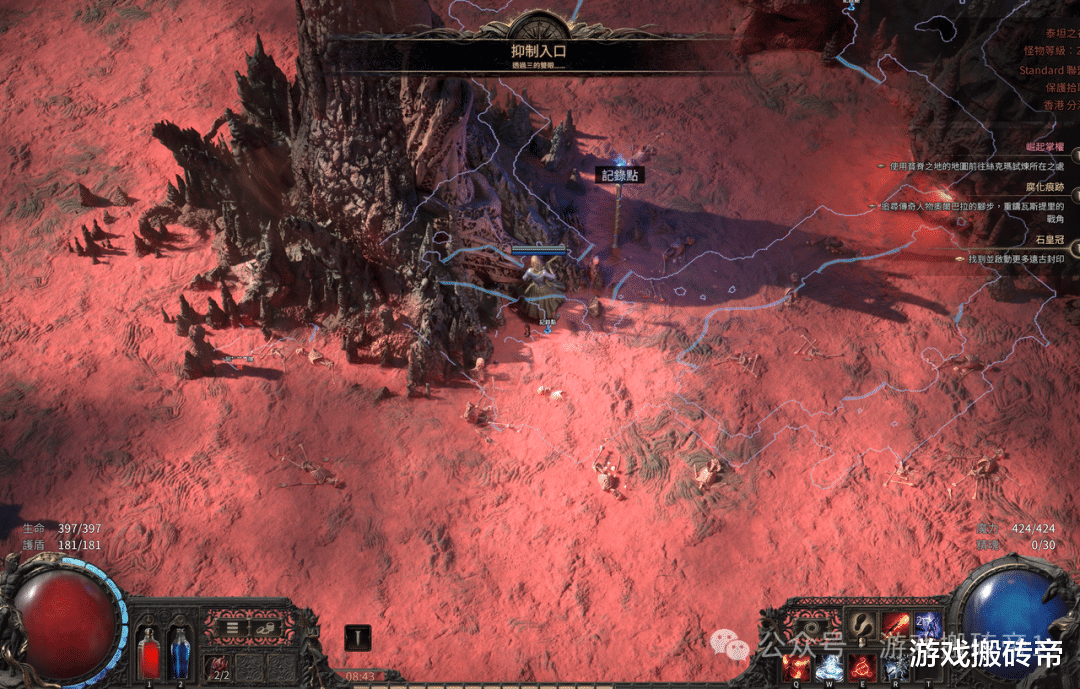This screenshot has width=1080, height=689.
Task: Use the red life flask
Action: pyautogui.click(x=149, y=653)
